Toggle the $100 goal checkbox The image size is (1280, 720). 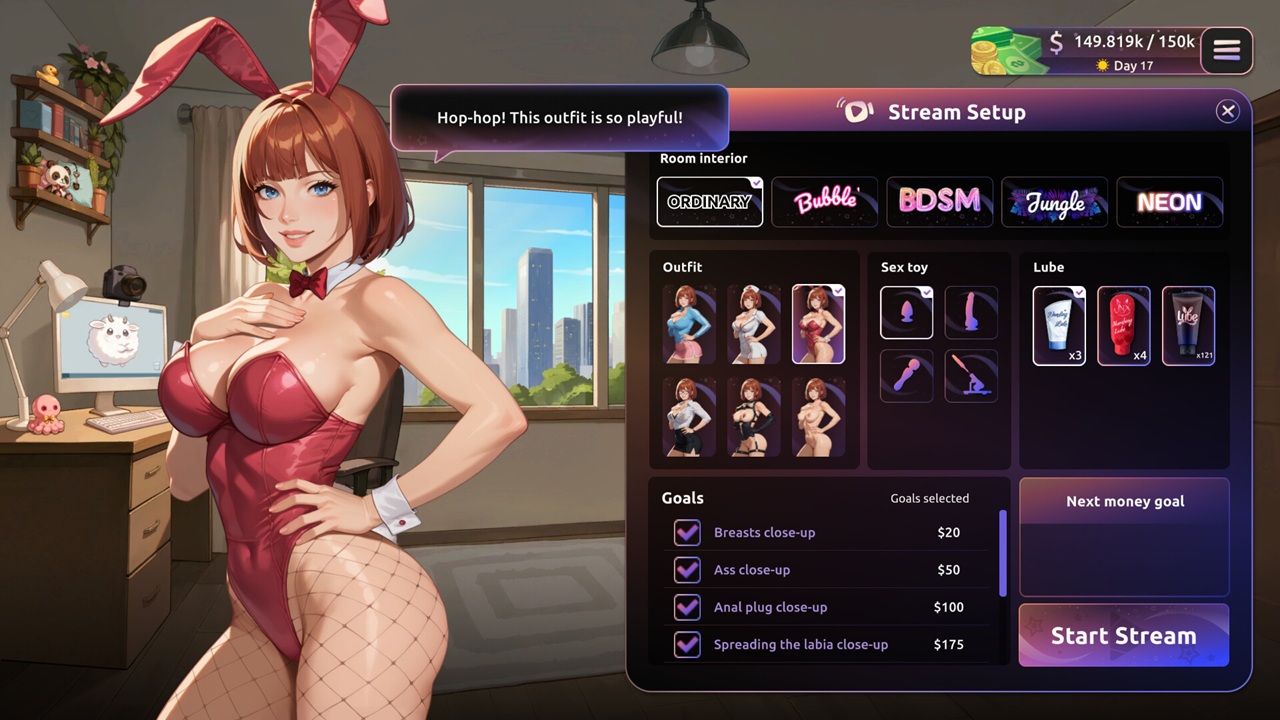[687, 607]
